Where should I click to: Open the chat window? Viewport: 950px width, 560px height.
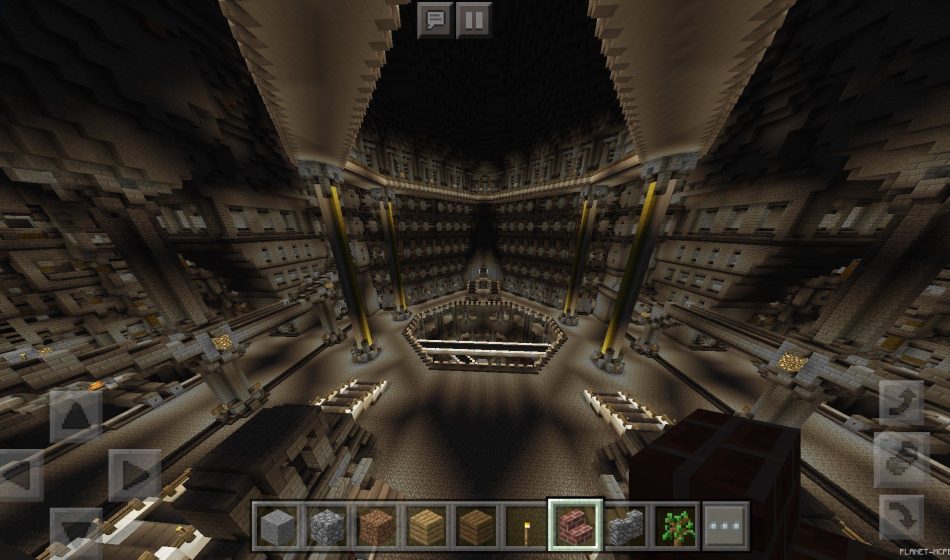(x=435, y=20)
